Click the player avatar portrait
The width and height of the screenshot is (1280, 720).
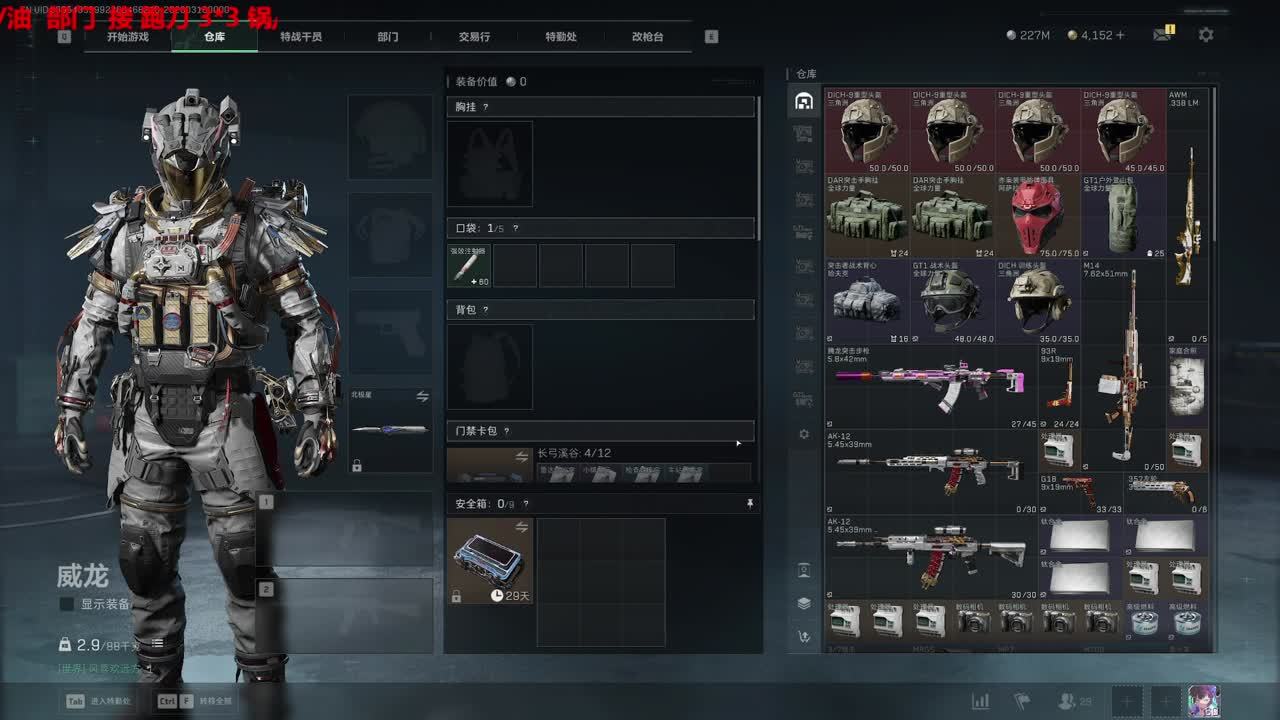tap(1203, 701)
